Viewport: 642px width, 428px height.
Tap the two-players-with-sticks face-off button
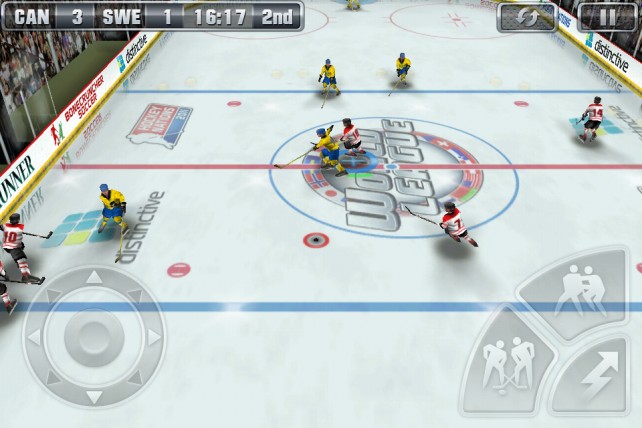[x=507, y=366]
